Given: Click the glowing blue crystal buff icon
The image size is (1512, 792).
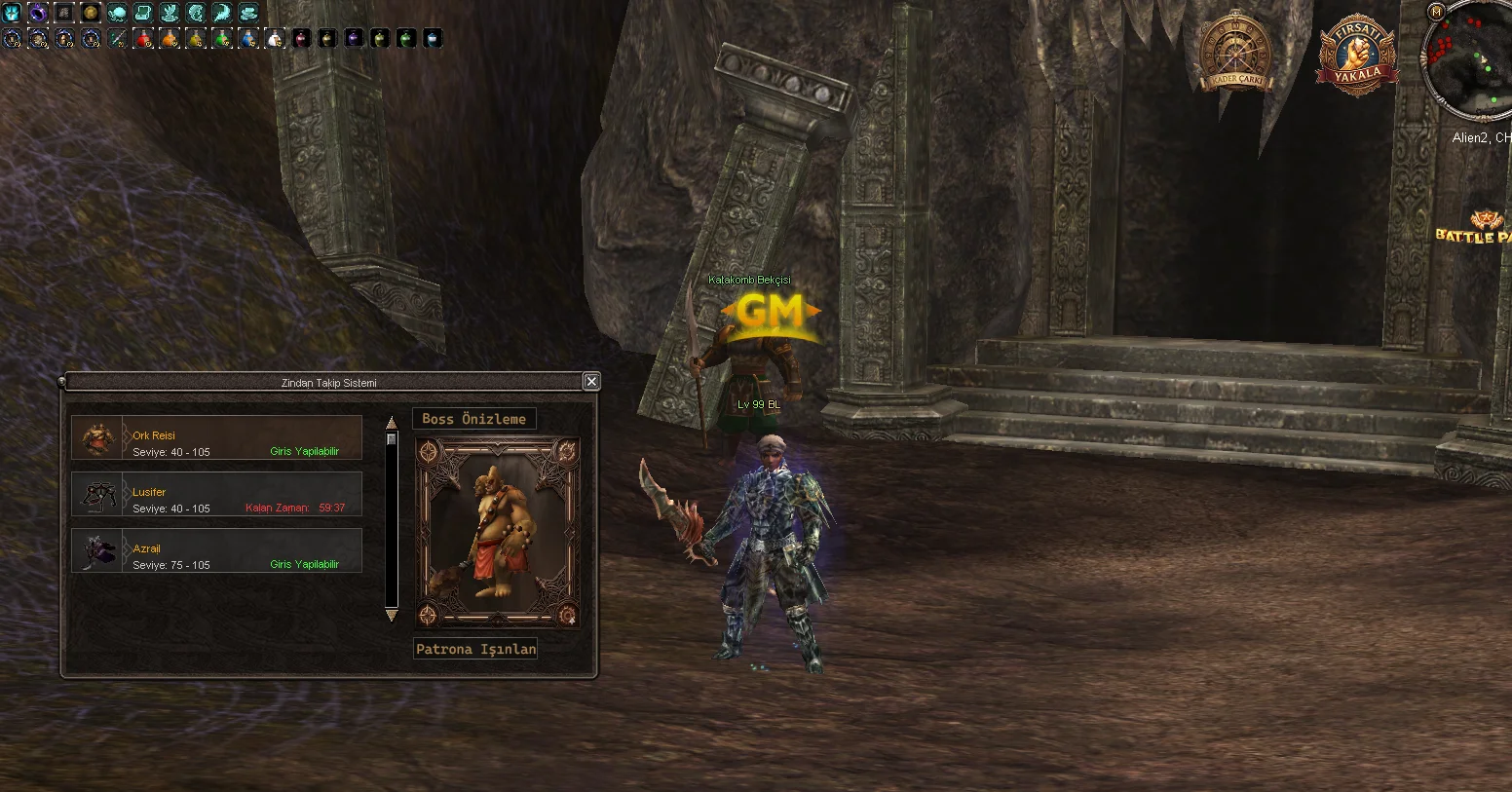Looking at the screenshot, I should point(12,13).
